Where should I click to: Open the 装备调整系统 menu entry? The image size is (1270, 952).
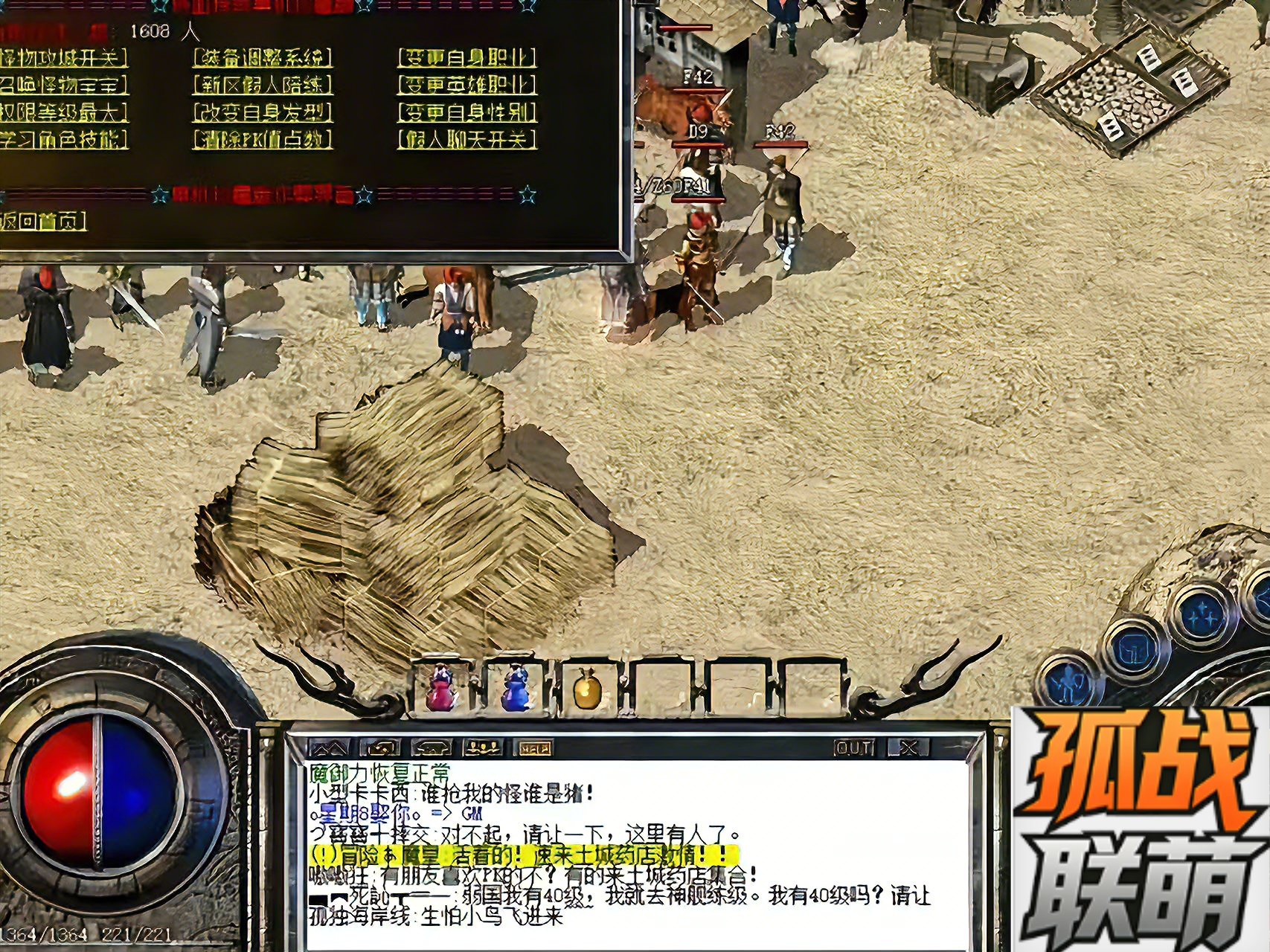pyautogui.click(x=262, y=57)
